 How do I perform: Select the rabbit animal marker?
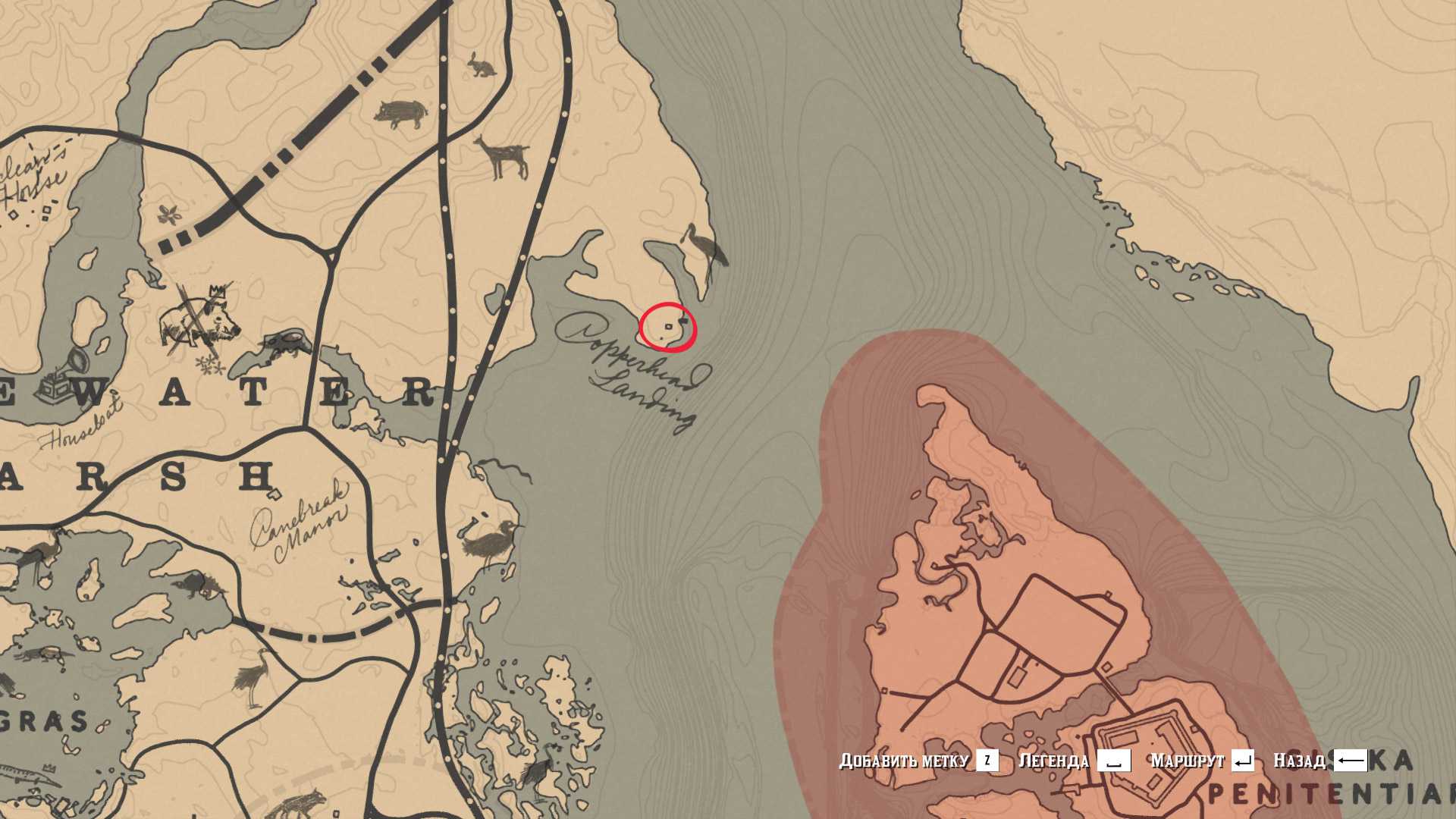tap(482, 65)
